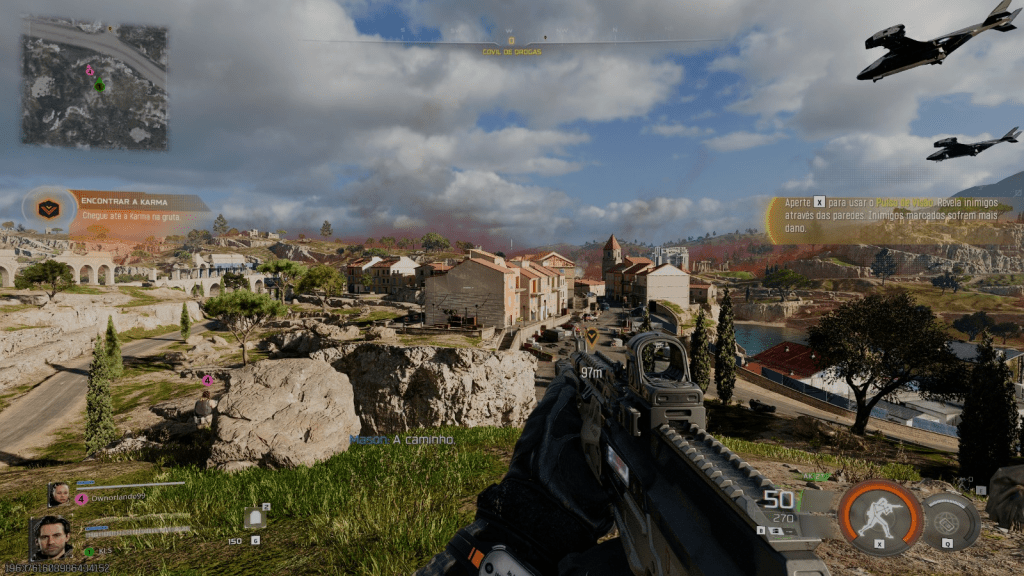Open the minimap in the corner
The height and width of the screenshot is (576, 1024).
tap(95, 84)
